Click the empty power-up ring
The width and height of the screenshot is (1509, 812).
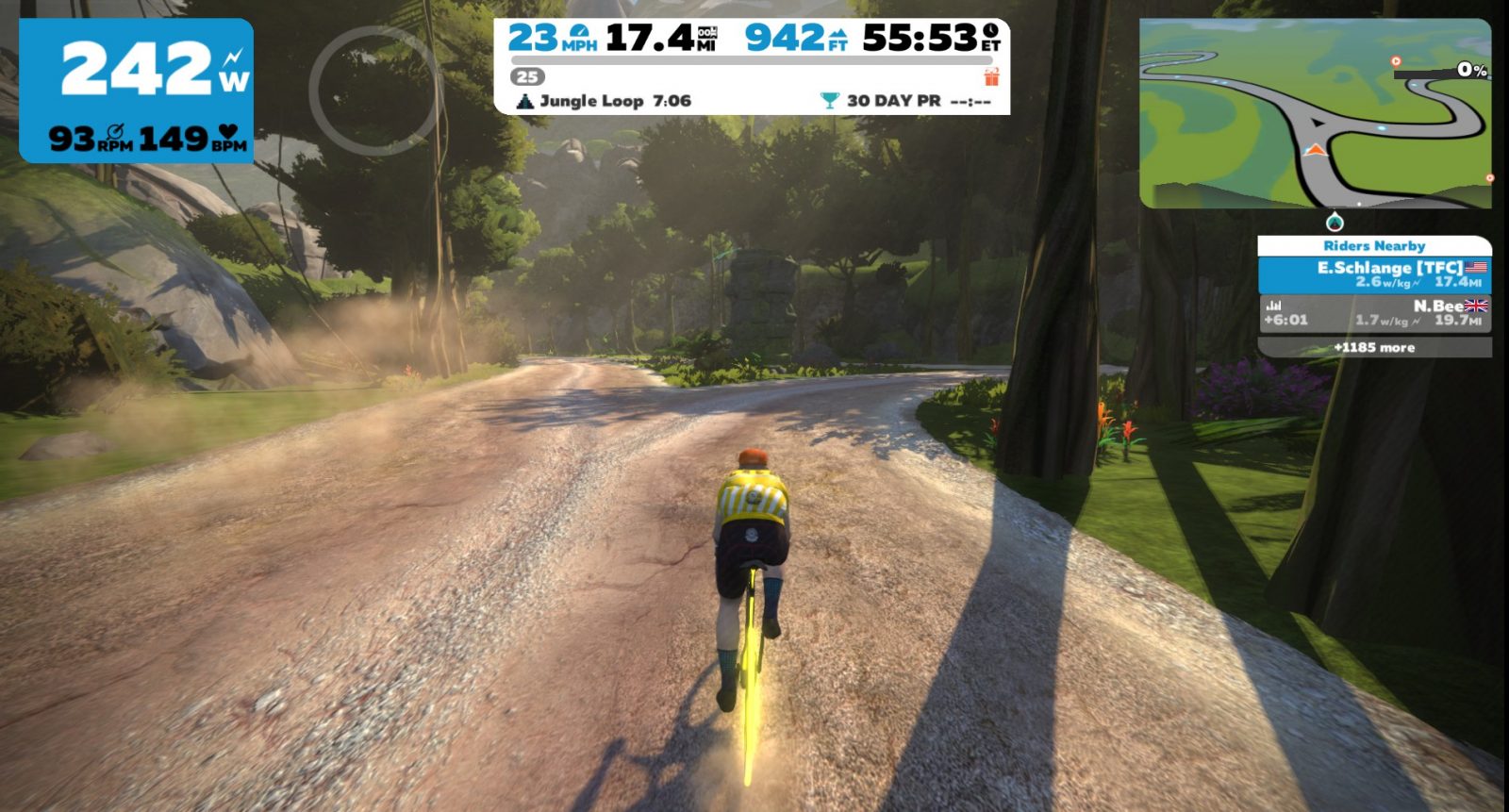374,91
